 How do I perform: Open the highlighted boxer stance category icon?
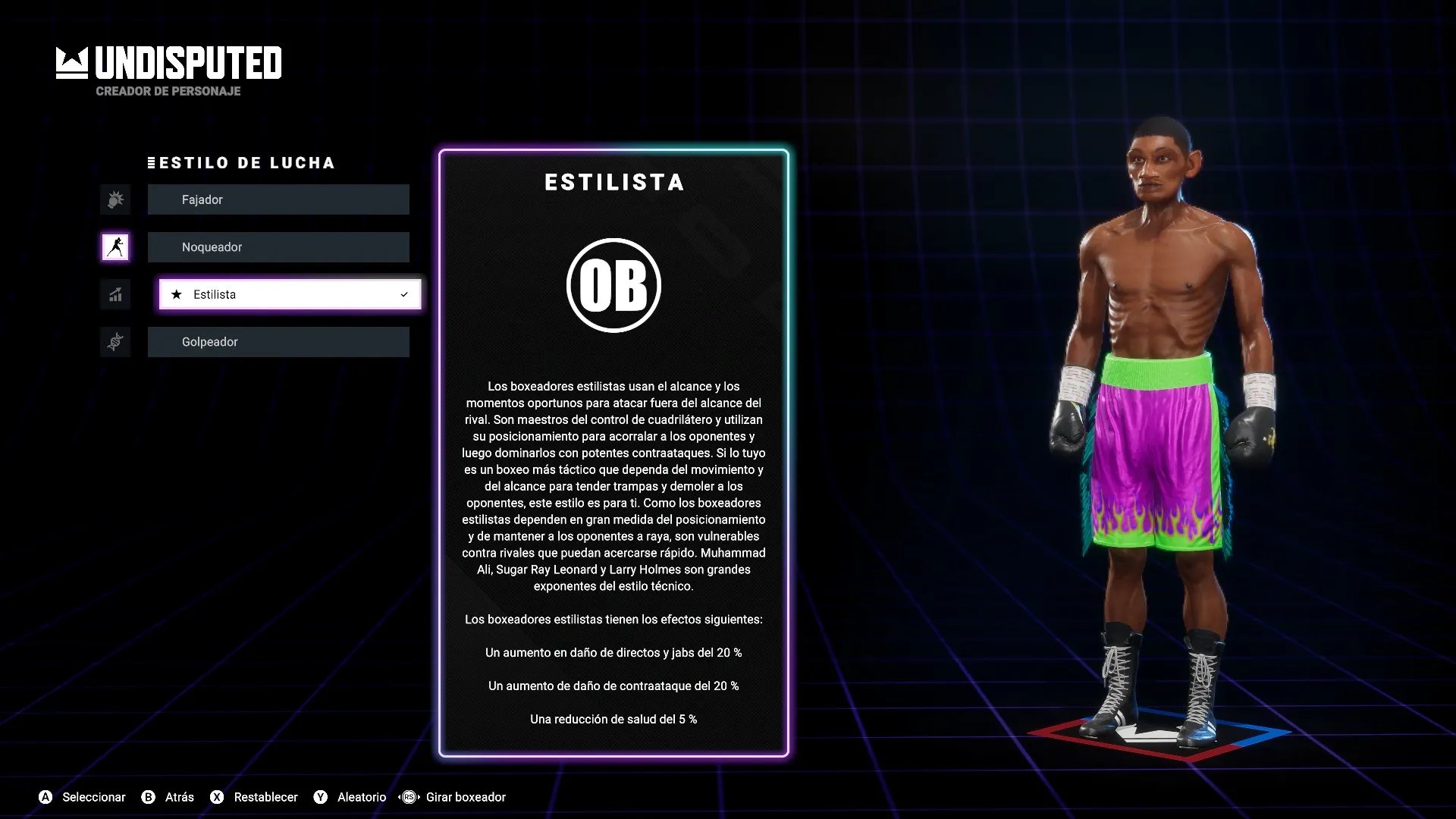tap(115, 247)
